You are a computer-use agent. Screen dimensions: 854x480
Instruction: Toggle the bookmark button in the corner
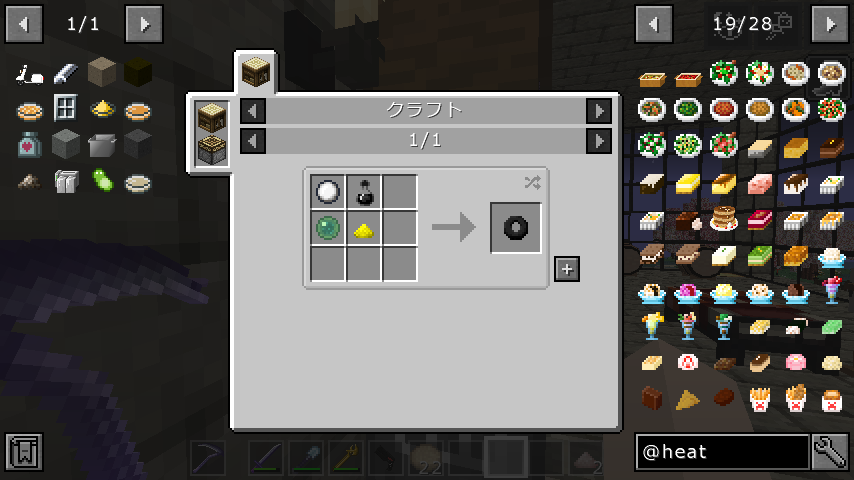point(23,452)
